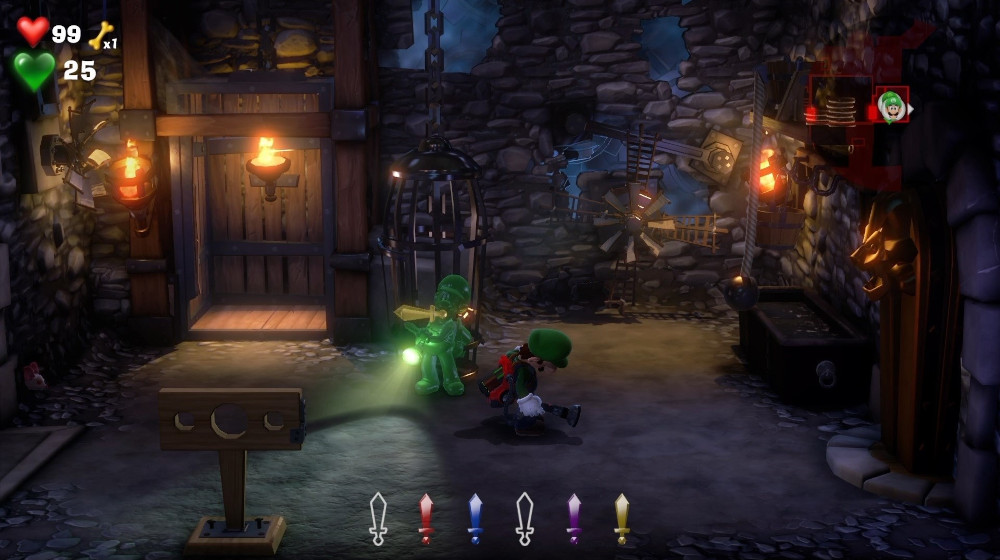Screen dimensions: 1000x560
Task: Click the golden bone item icon
Action: click(99, 35)
